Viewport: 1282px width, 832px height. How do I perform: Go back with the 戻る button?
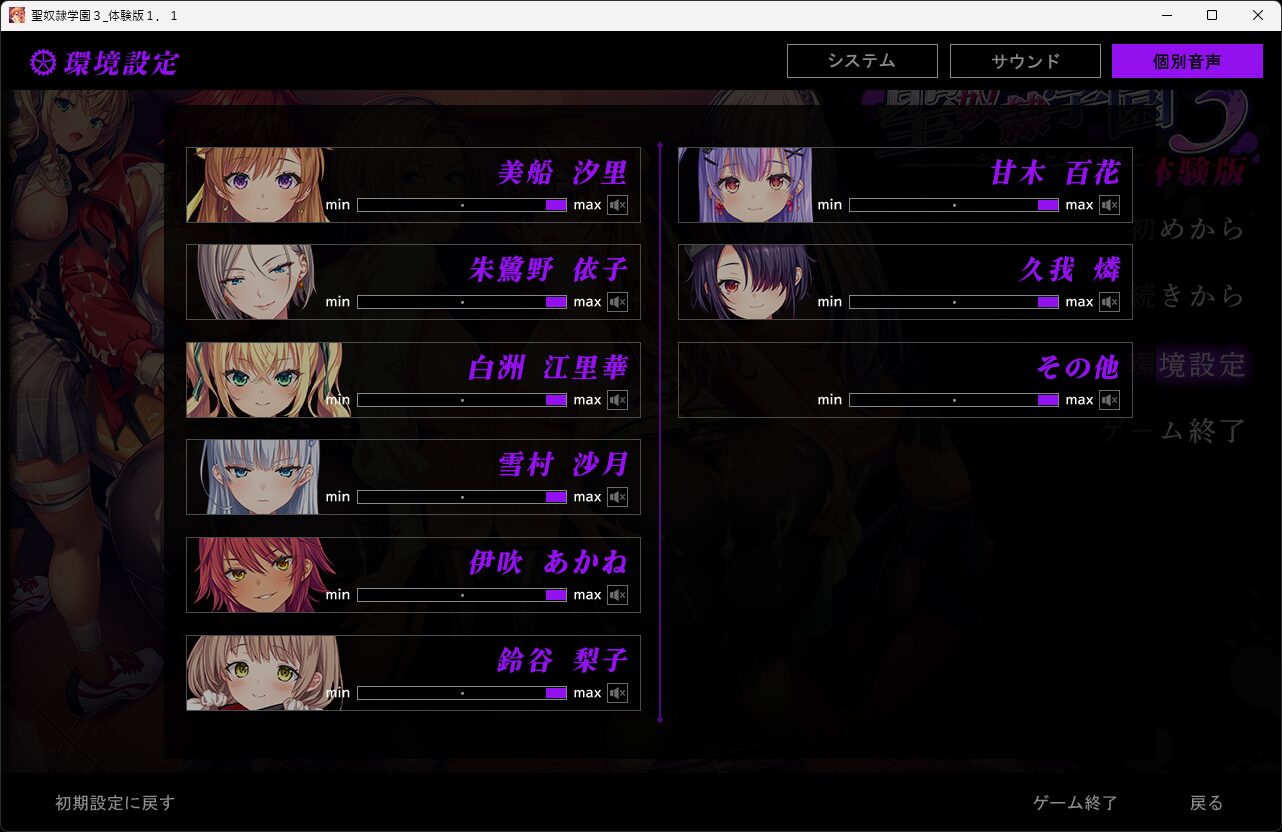tap(1206, 803)
